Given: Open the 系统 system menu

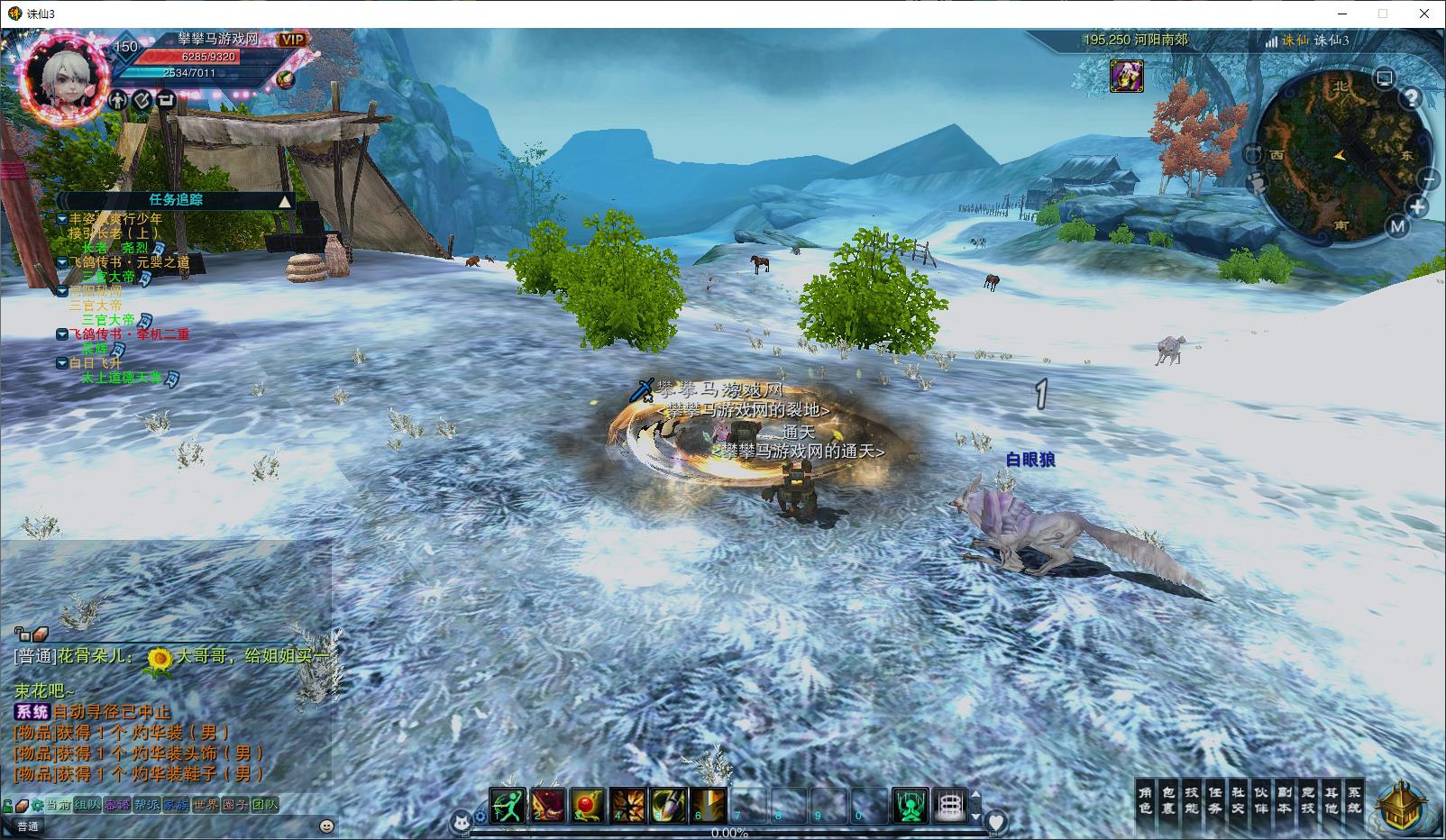Looking at the screenshot, I should pyautogui.click(x=1354, y=800).
